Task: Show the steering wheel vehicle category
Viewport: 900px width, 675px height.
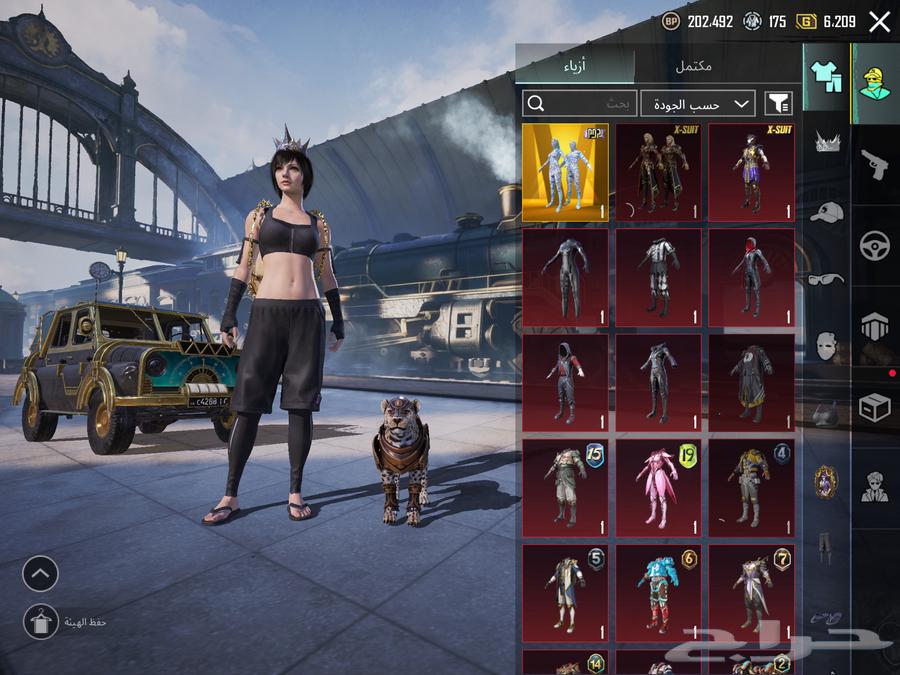Action: (875, 245)
